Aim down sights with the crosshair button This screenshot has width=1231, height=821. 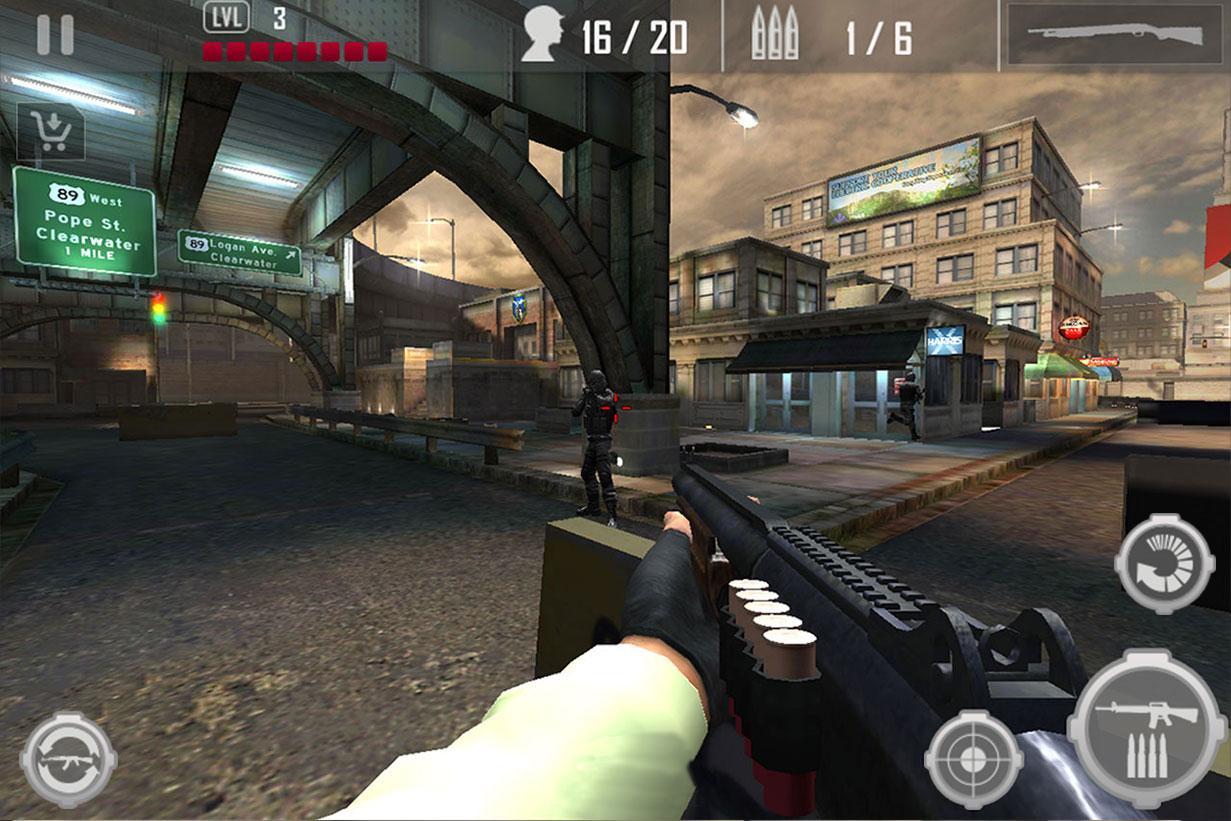973,758
